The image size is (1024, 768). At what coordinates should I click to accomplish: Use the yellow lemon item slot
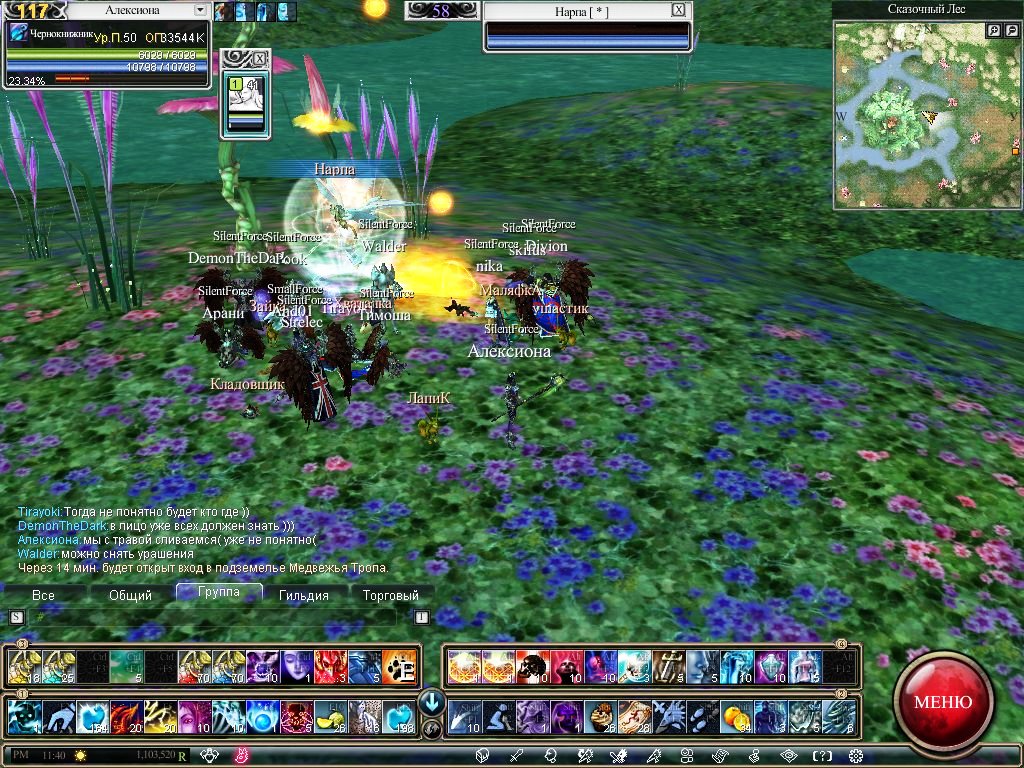coord(330,716)
